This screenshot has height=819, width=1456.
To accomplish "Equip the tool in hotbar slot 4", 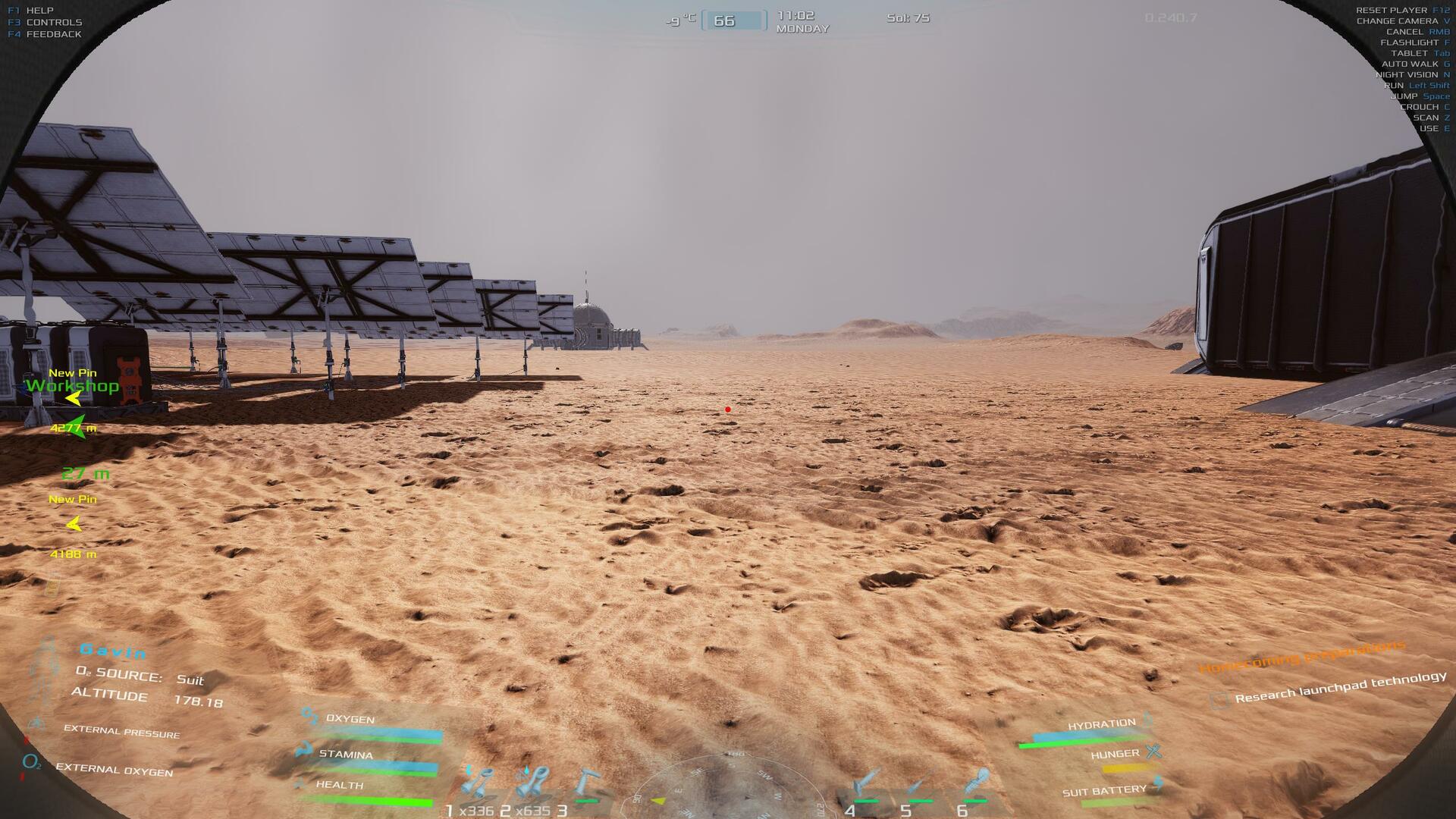I will point(866,784).
